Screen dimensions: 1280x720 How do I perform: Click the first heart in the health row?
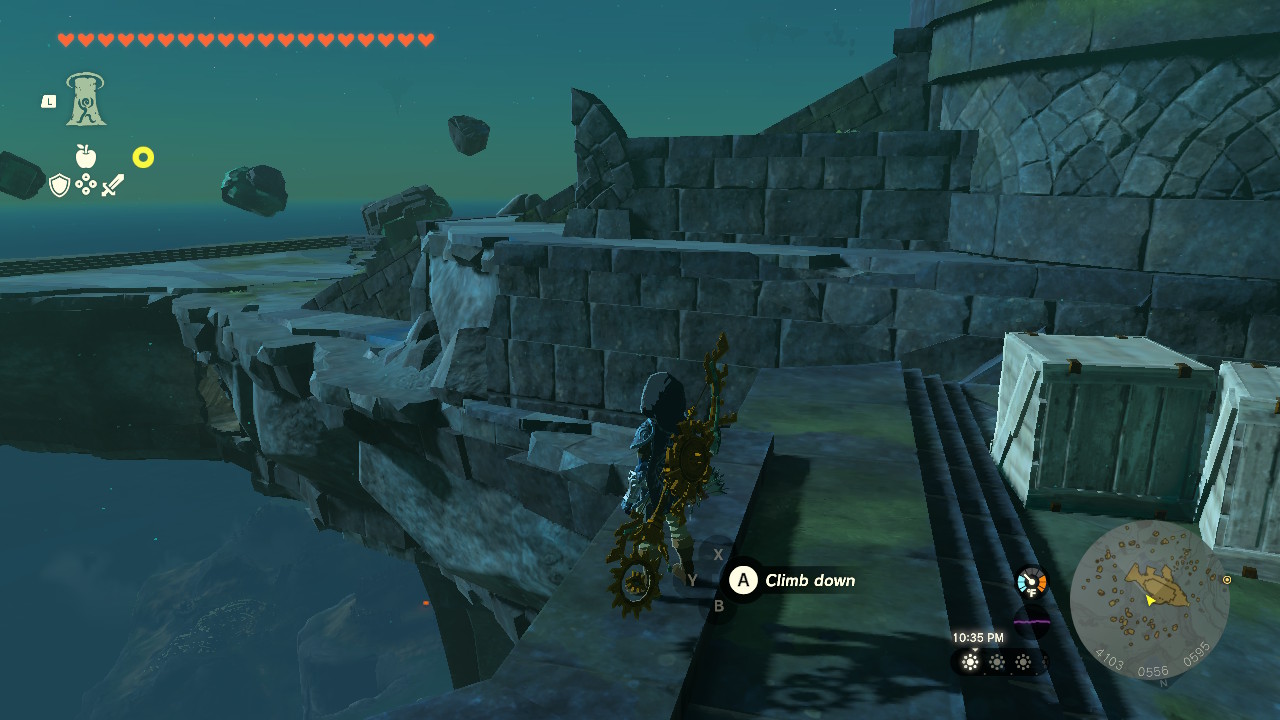[x=66, y=39]
